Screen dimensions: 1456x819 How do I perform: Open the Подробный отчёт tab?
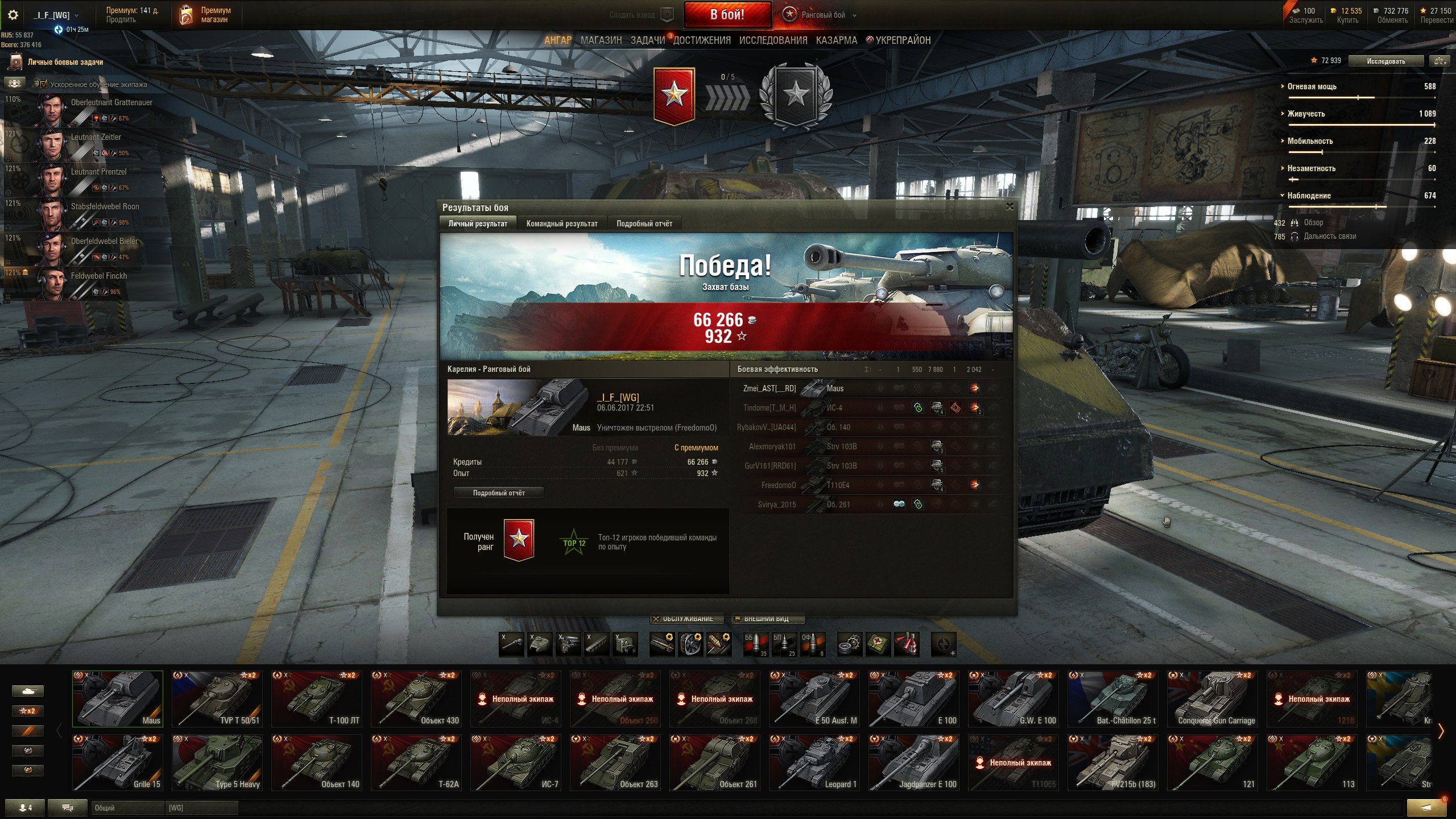pyautogui.click(x=644, y=224)
